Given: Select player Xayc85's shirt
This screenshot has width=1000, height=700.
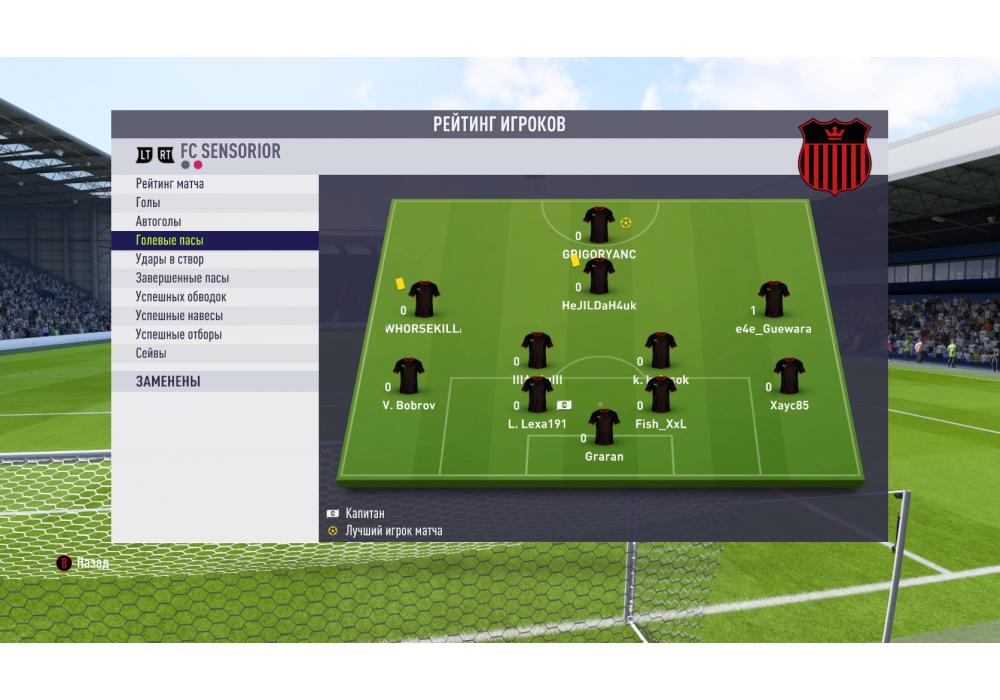Looking at the screenshot, I should pos(789,377).
